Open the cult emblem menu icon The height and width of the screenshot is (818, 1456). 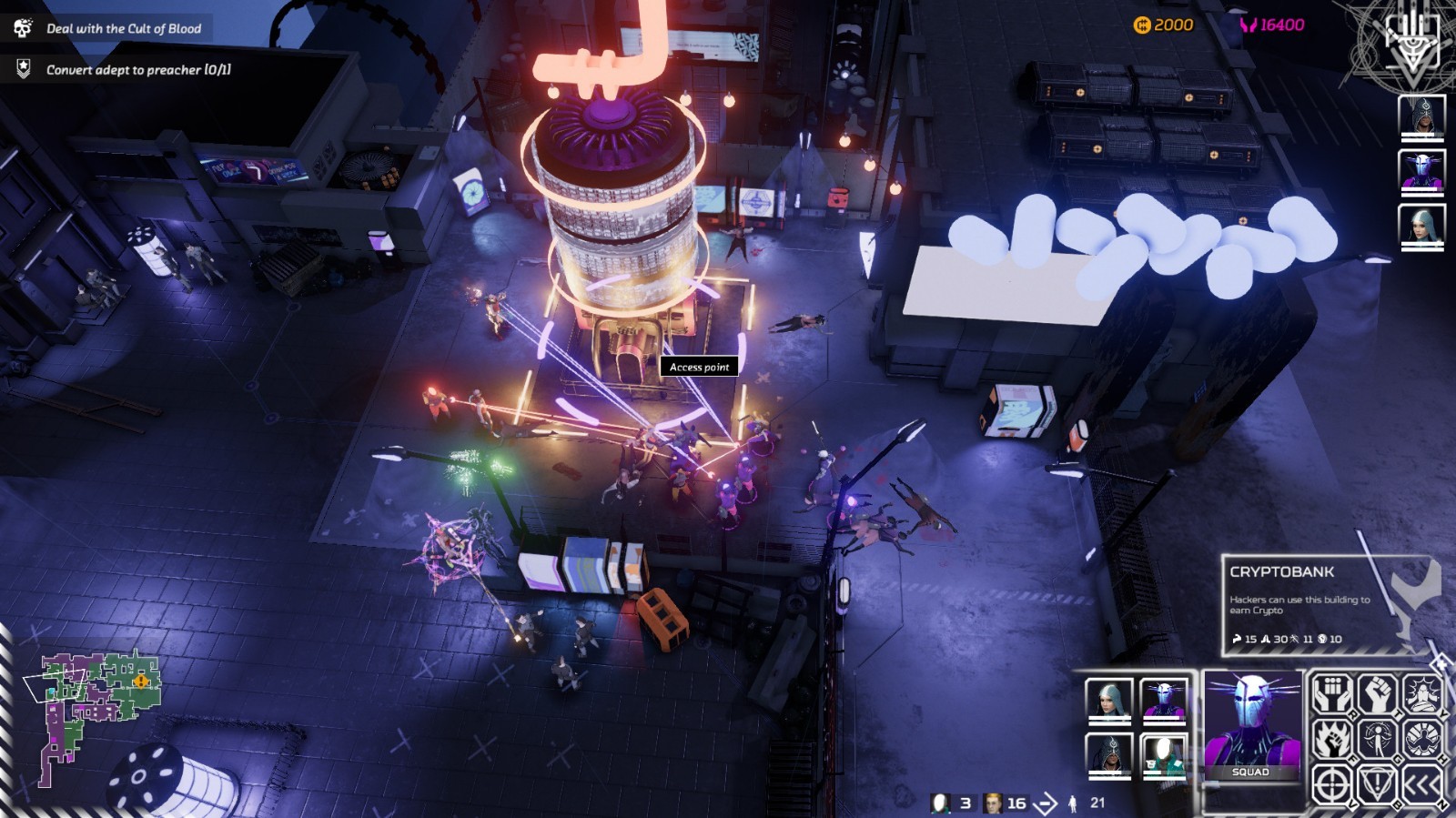click(1410, 43)
